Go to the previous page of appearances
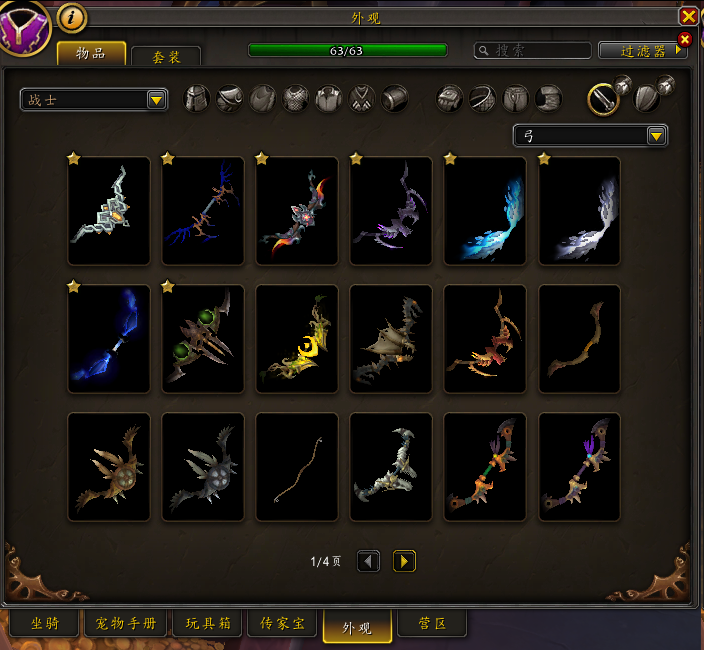704x650 pixels. [368, 562]
